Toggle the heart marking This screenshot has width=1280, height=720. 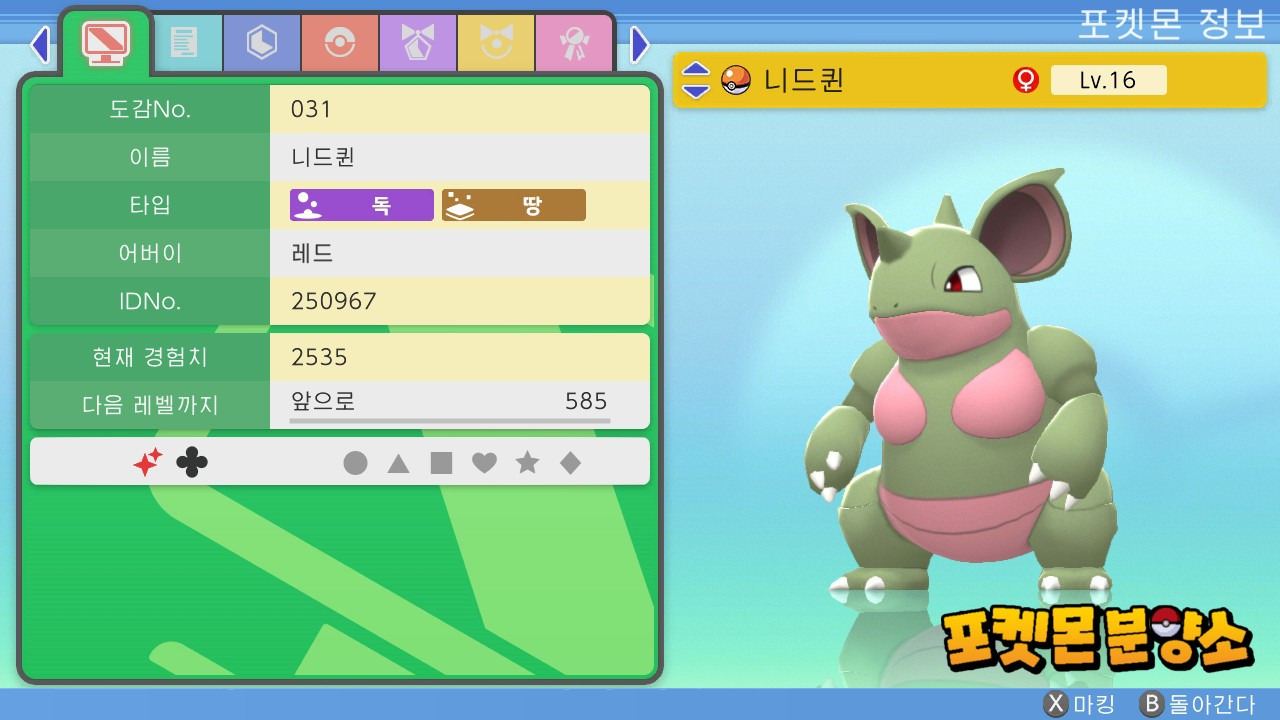click(x=484, y=463)
